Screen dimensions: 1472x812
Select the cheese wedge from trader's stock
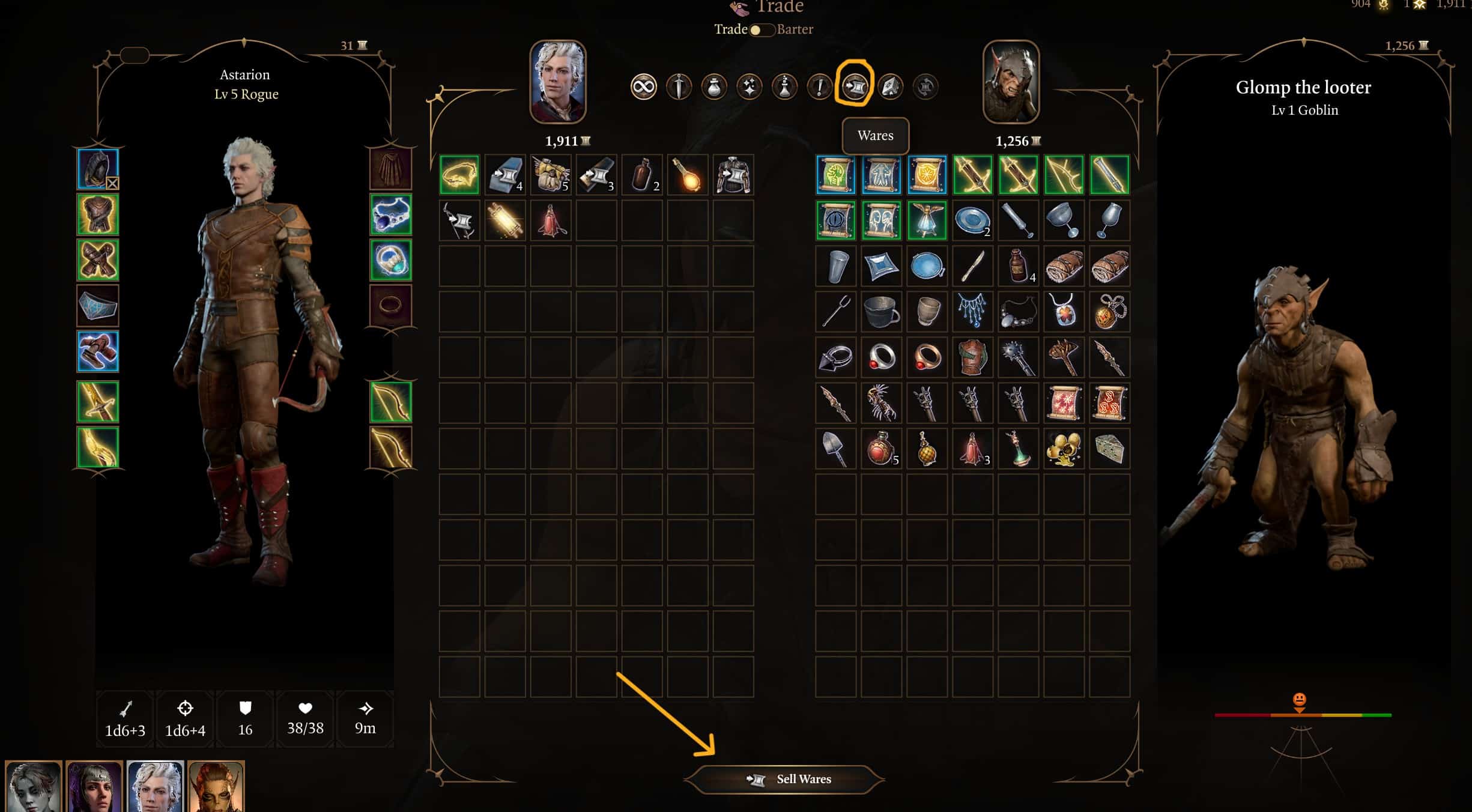[1109, 449]
